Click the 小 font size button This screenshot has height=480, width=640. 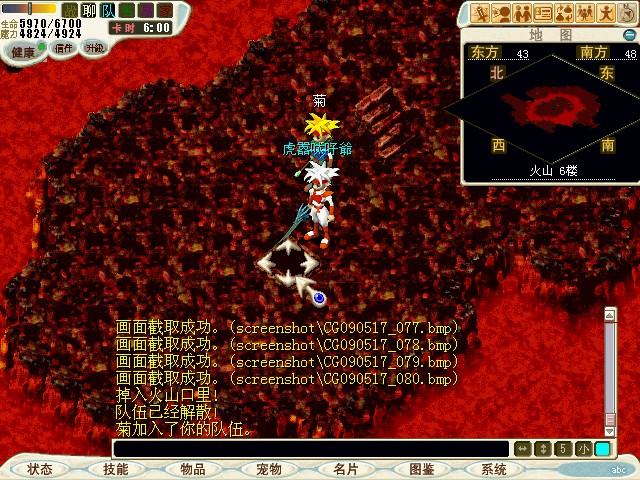[583, 449]
